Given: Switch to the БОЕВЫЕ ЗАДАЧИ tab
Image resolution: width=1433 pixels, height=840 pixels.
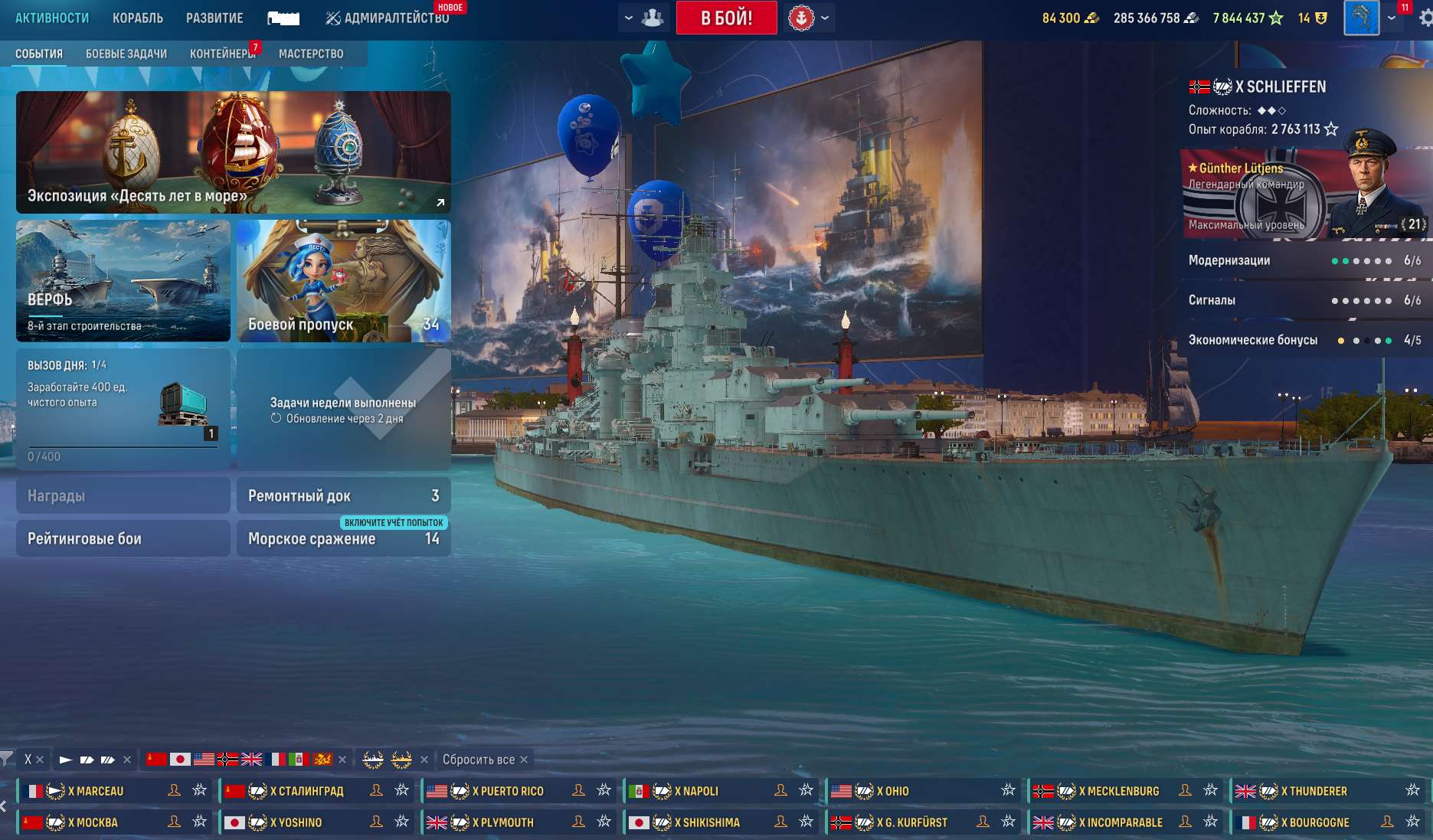Looking at the screenshot, I should point(126,53).
